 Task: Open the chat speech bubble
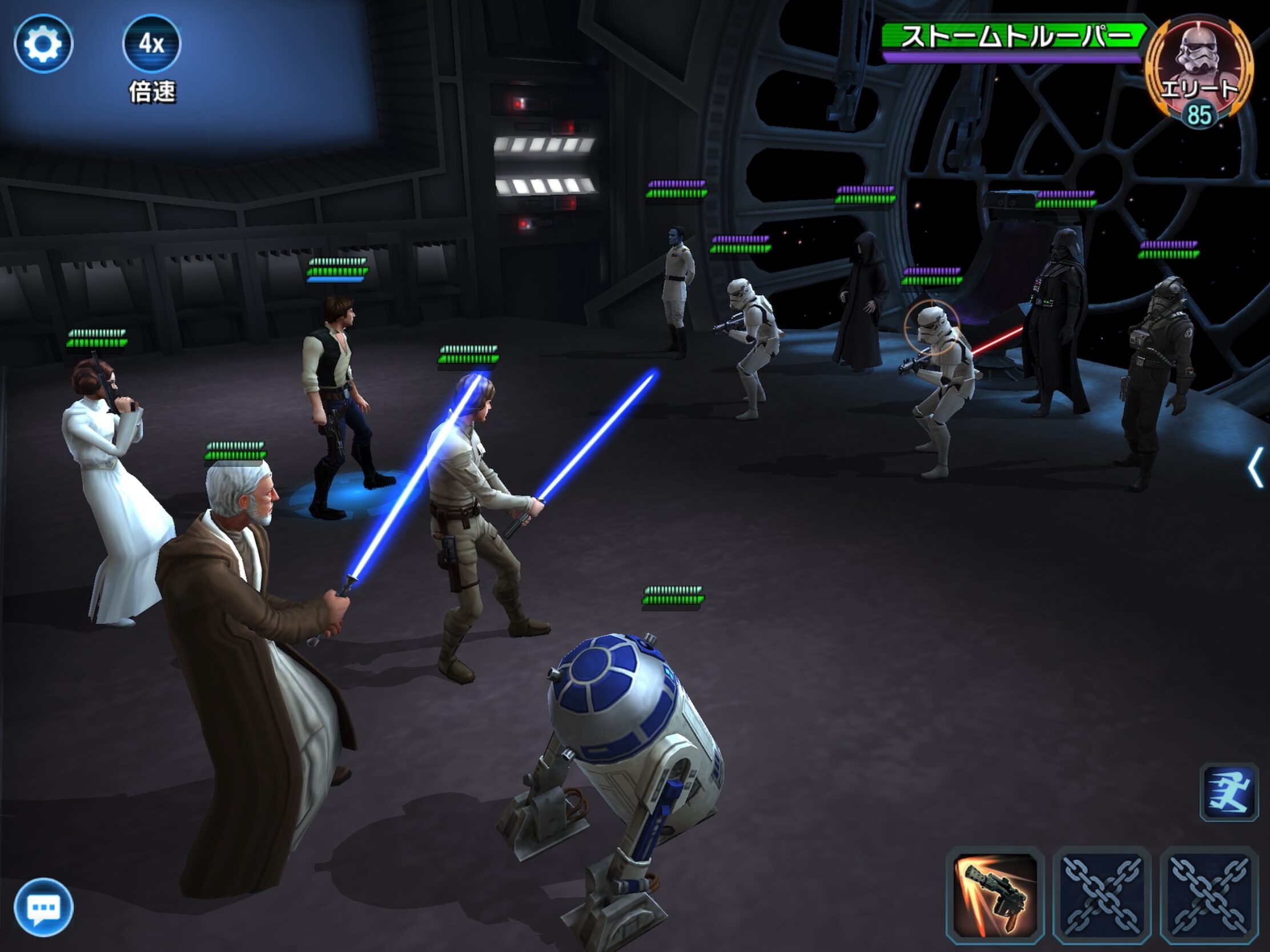tap(43, 907)
